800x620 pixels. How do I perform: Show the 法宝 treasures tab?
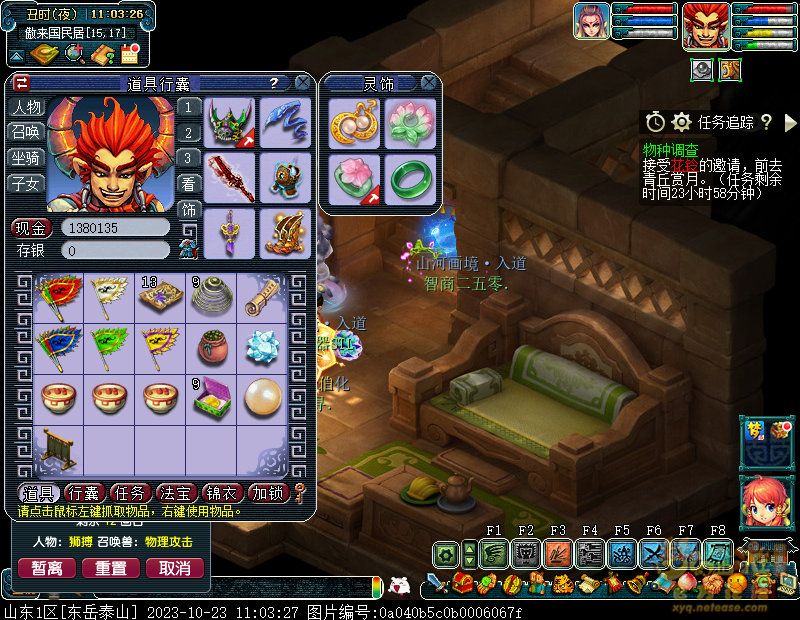[177, 493]
